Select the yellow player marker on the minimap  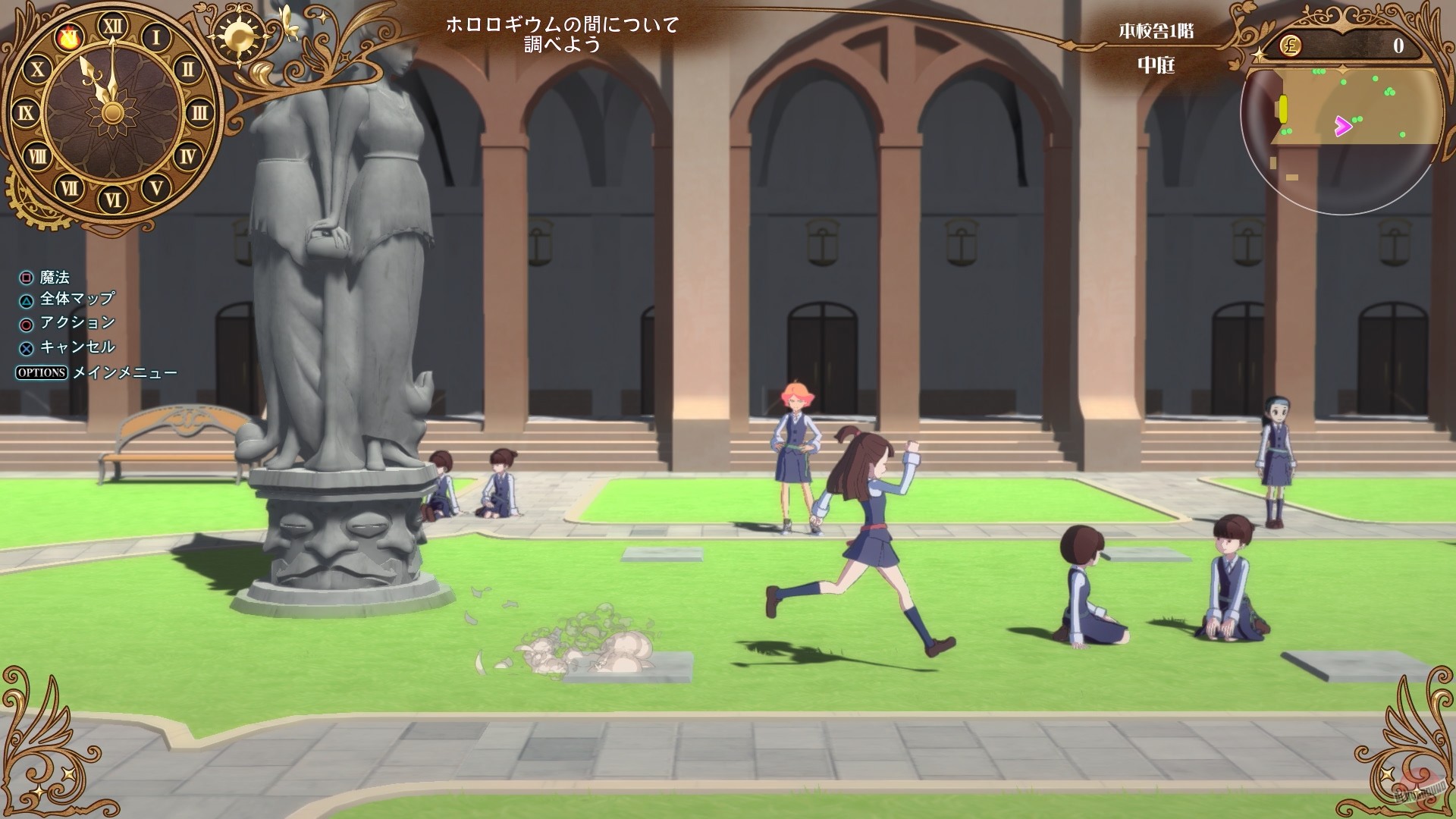(x=1283, y=109)
